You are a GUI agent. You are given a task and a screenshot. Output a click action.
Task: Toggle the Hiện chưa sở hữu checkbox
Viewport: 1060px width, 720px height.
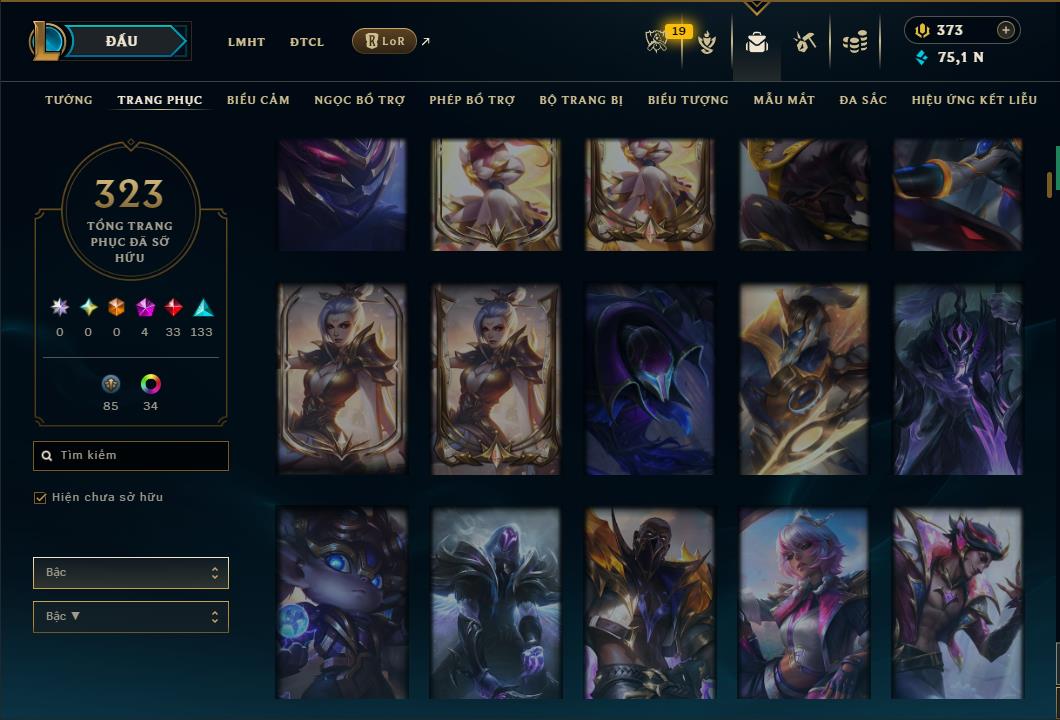click(x=41, y=498)
